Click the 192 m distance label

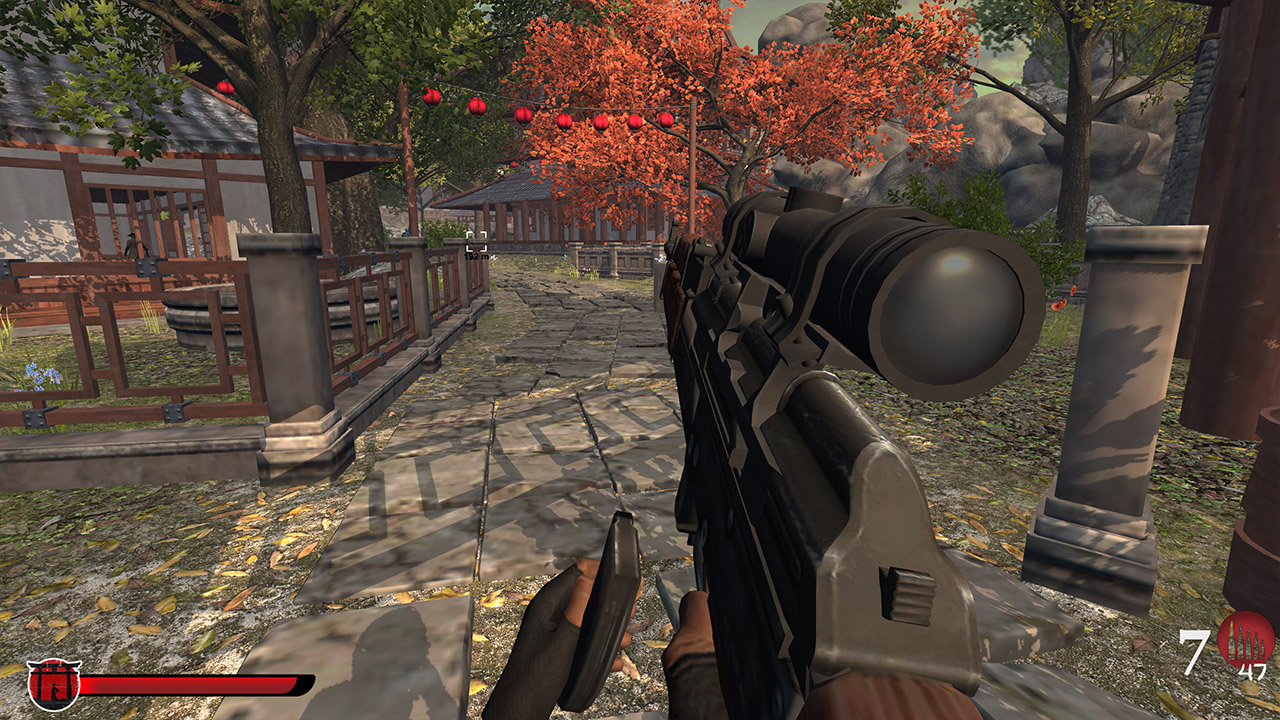point(476,256)
